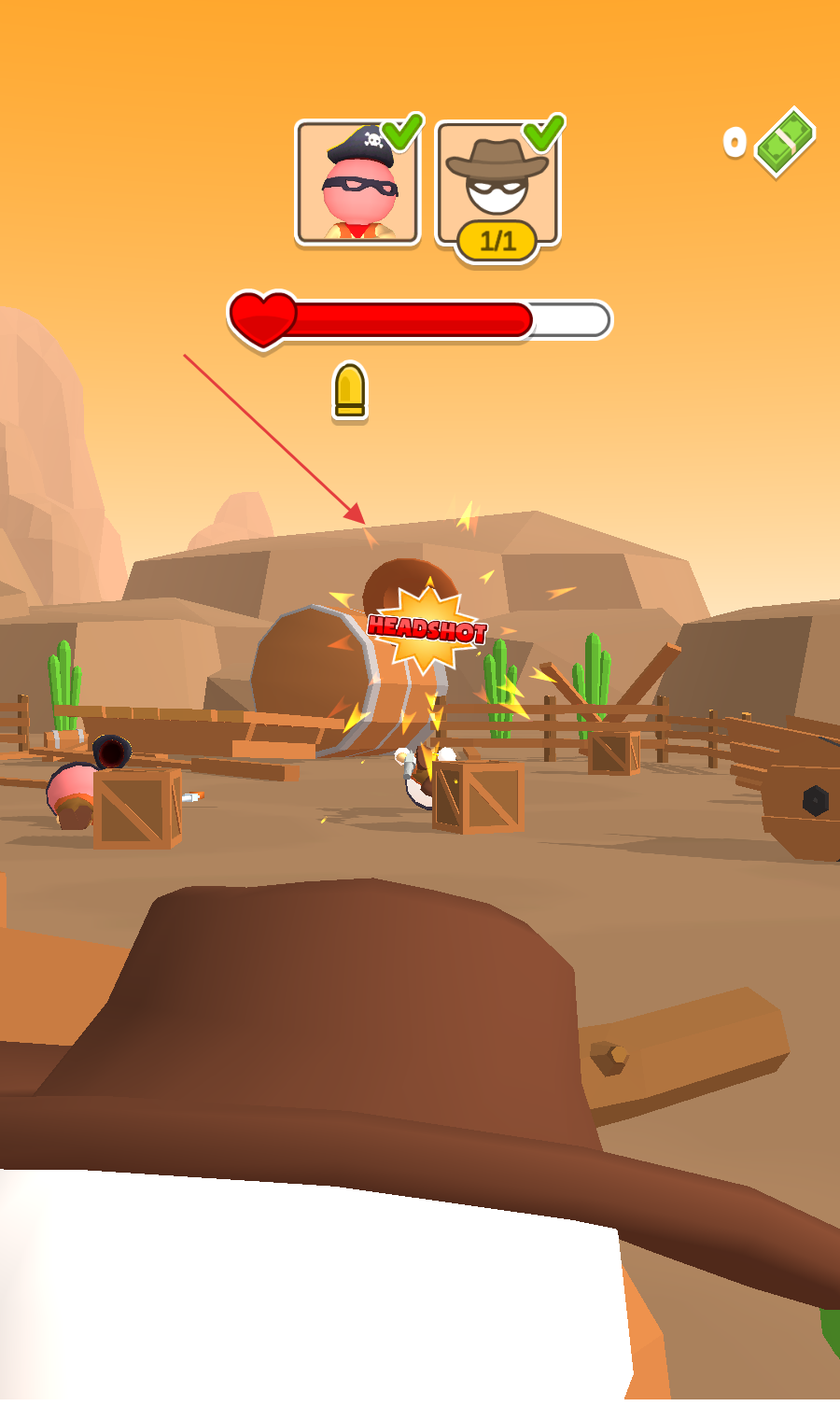Tap the green cash icon

point(785,142)
